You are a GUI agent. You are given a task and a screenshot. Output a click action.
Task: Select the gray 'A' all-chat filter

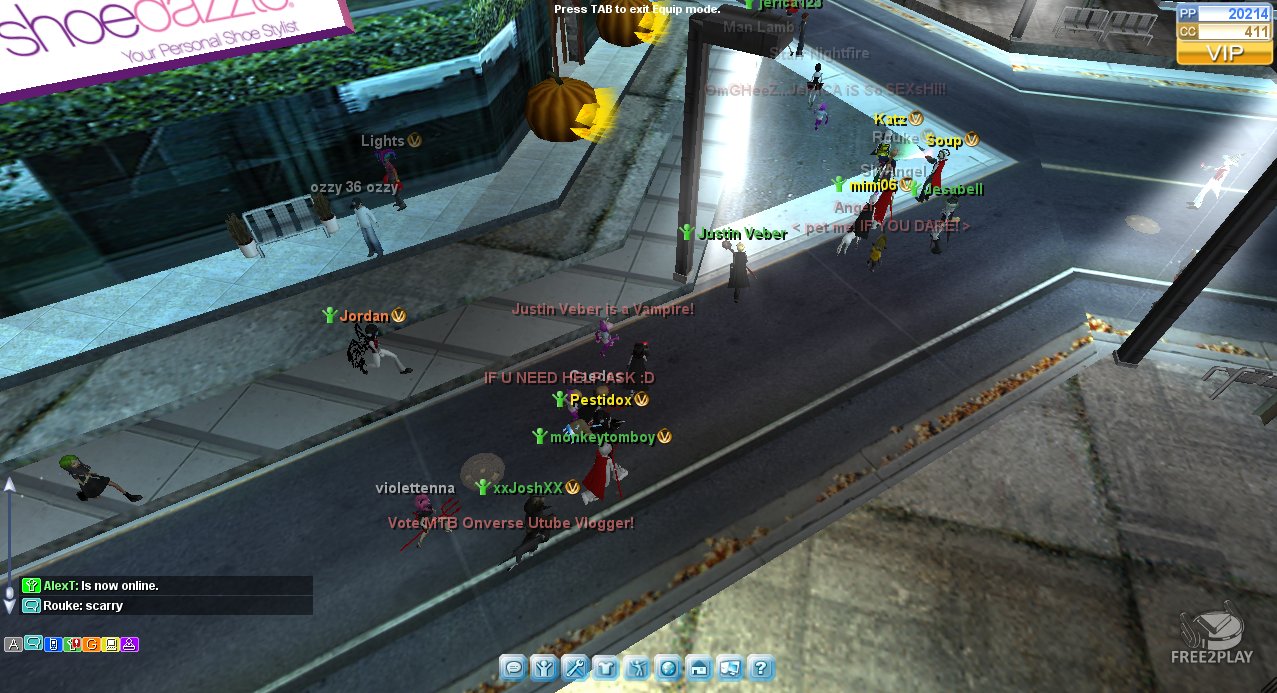[x=13, y=644]
